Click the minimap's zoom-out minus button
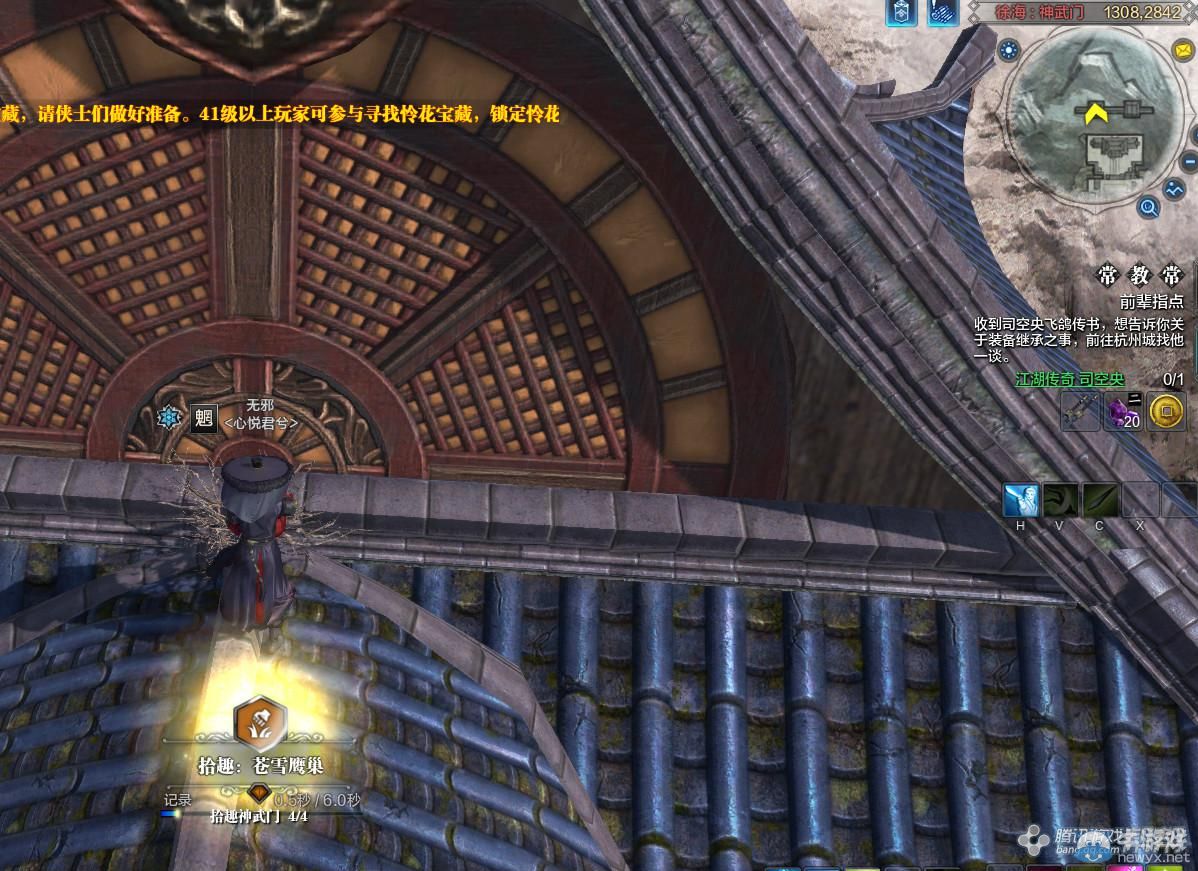This screenshot has width=1198, height=871. click(1189, 161)
